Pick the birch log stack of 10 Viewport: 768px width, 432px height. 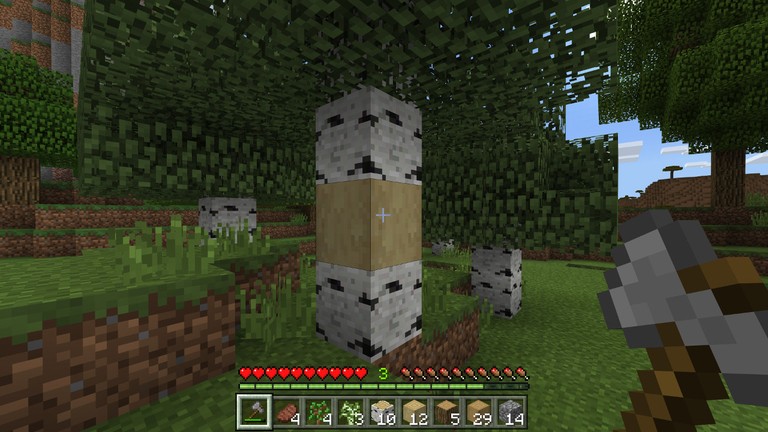coord(381,411)
